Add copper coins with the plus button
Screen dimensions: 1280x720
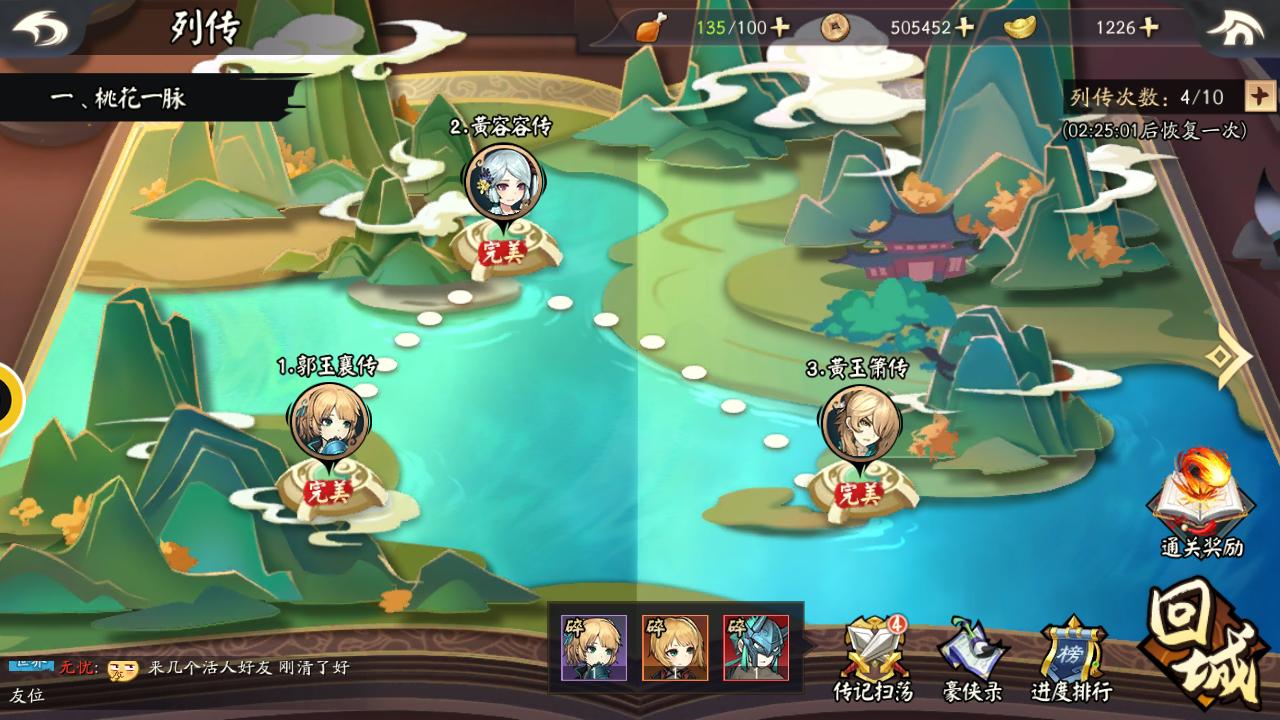964,27
